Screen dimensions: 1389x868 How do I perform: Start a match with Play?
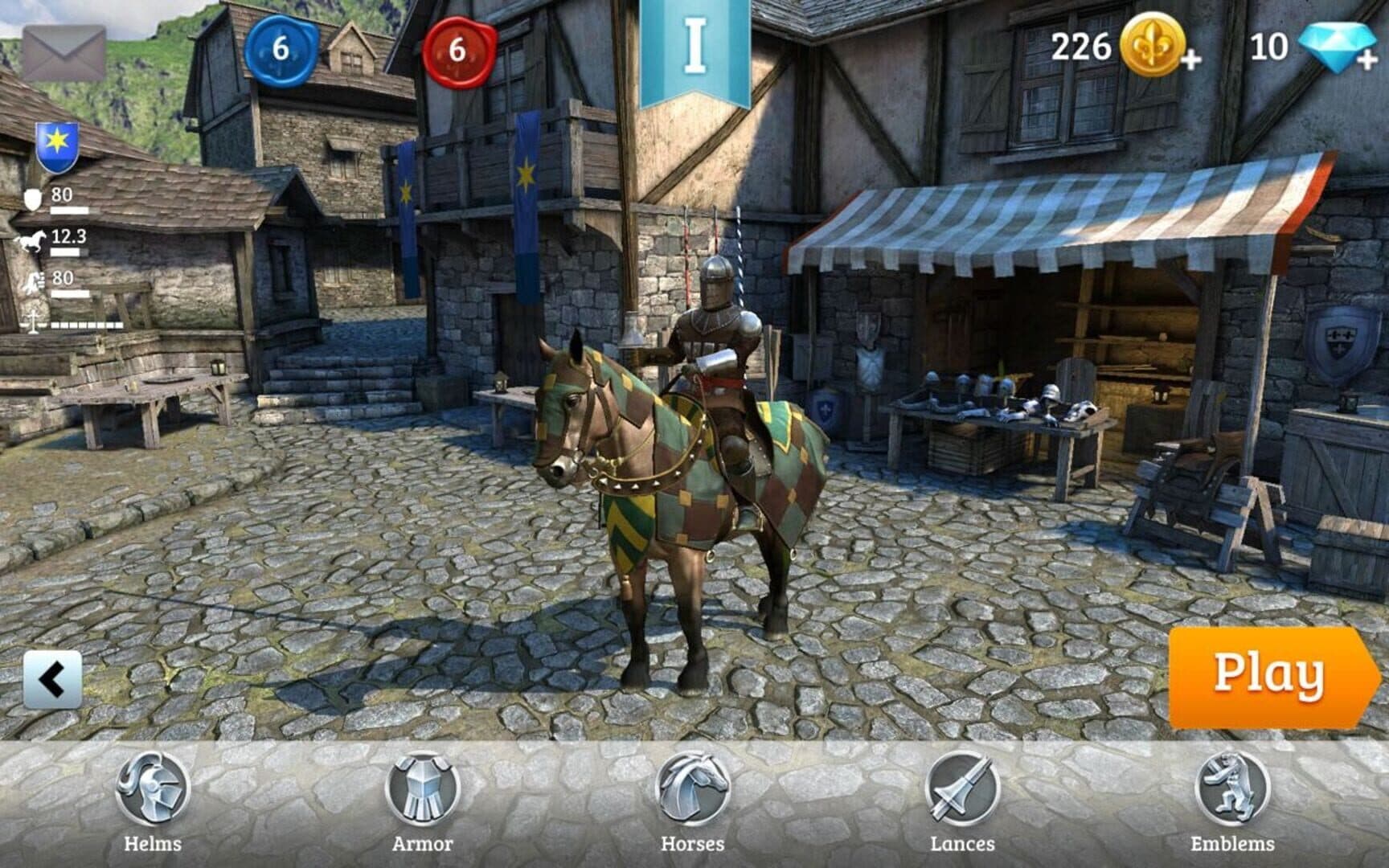[1269, 677]
